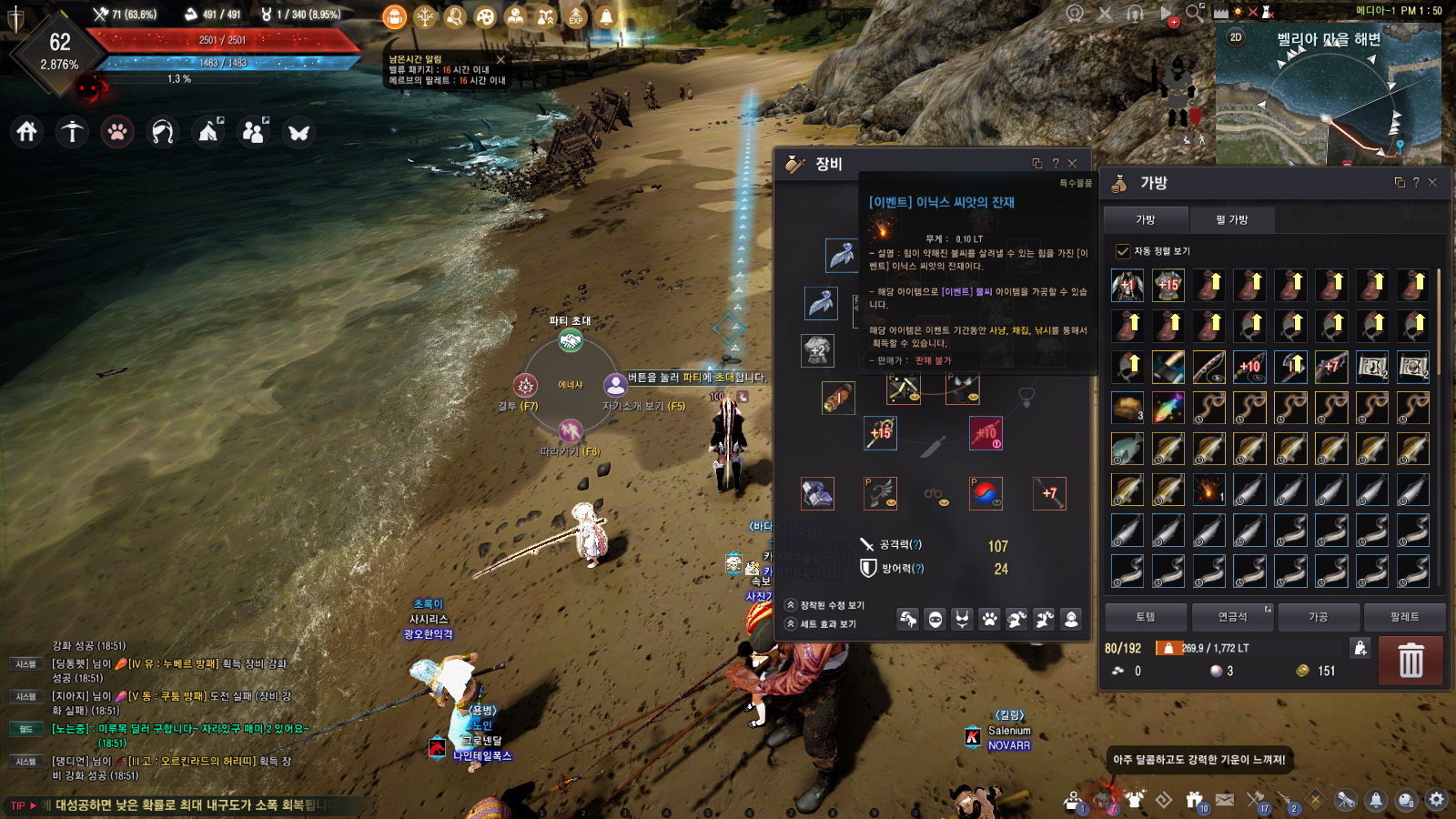
Task: Open the pet paw icon menu
Action: (117, 132)
